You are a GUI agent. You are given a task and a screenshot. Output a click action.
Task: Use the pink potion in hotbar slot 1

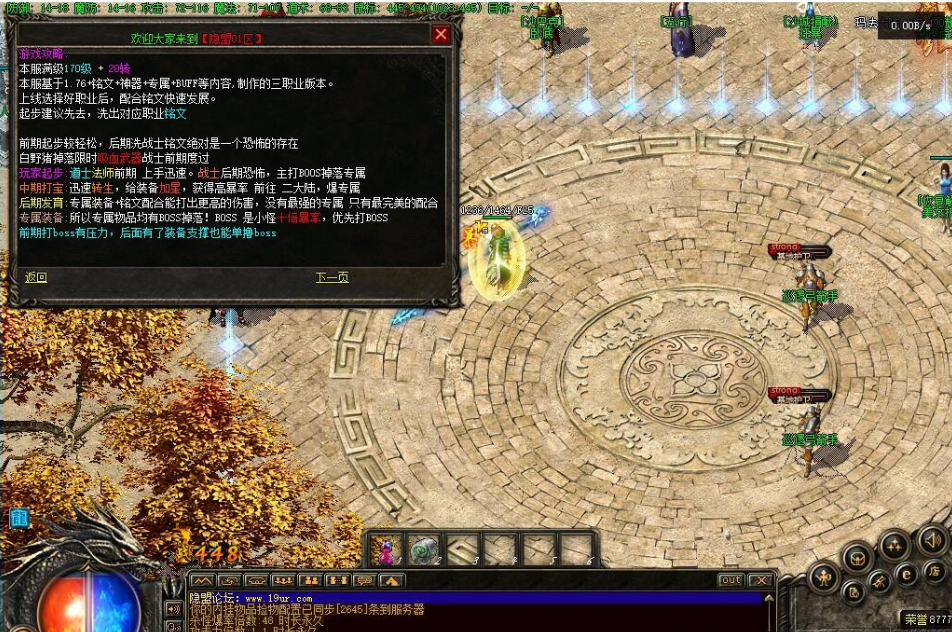[385, 549]
